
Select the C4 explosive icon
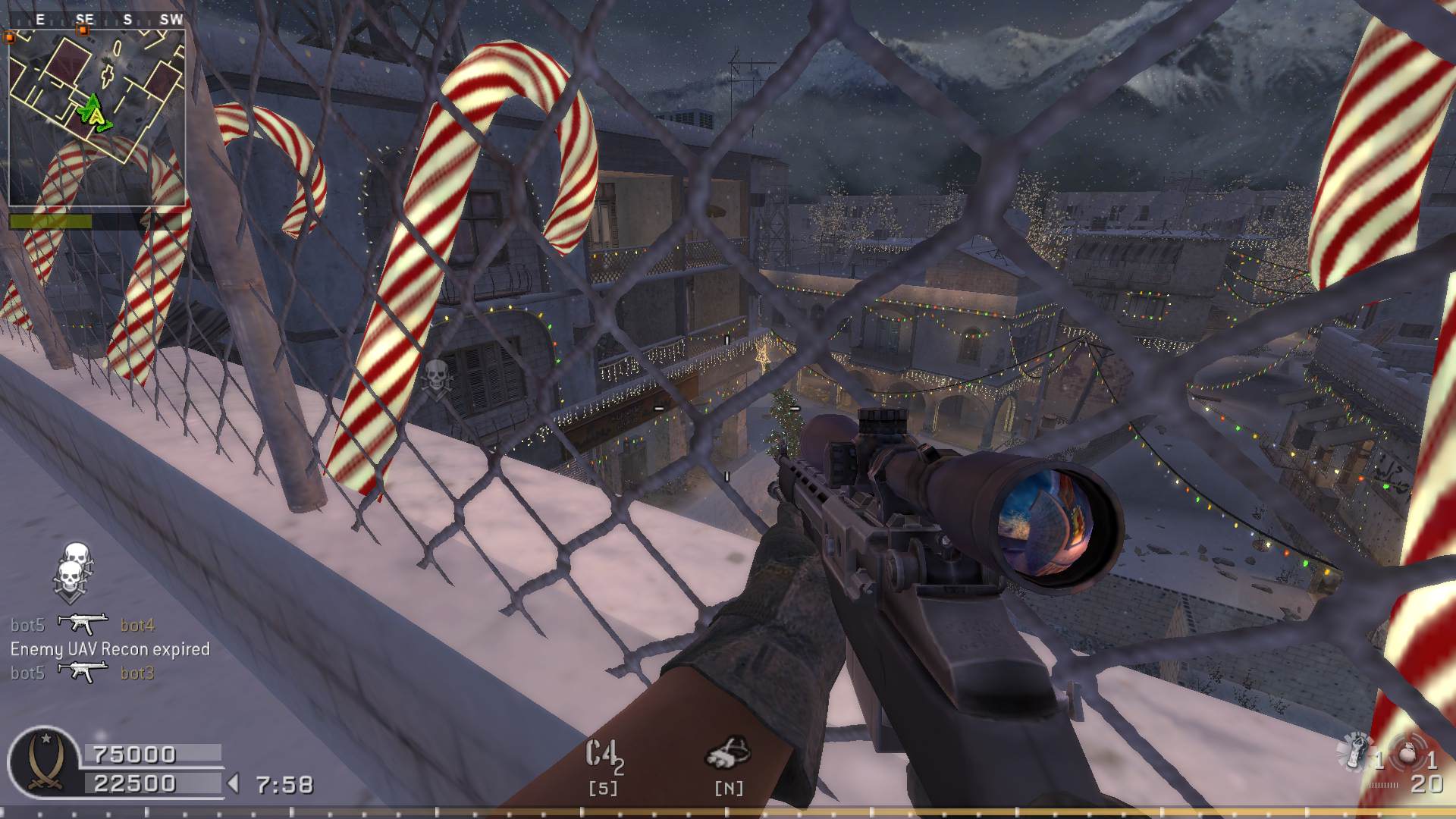[604, 756]
